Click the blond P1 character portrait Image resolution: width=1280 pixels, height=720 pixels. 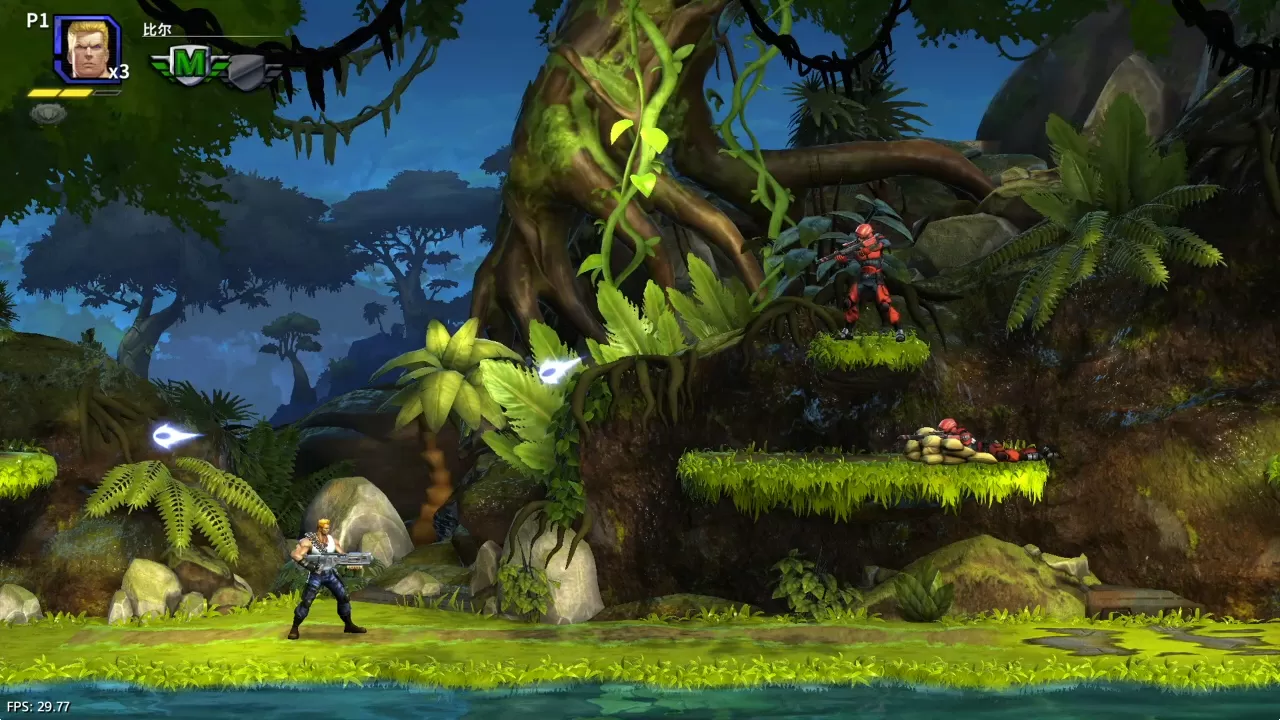[87, 48]
